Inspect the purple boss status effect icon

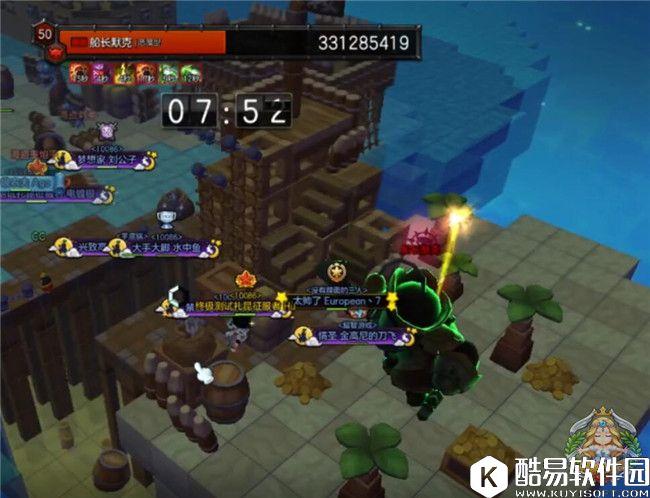coord(100,72)
